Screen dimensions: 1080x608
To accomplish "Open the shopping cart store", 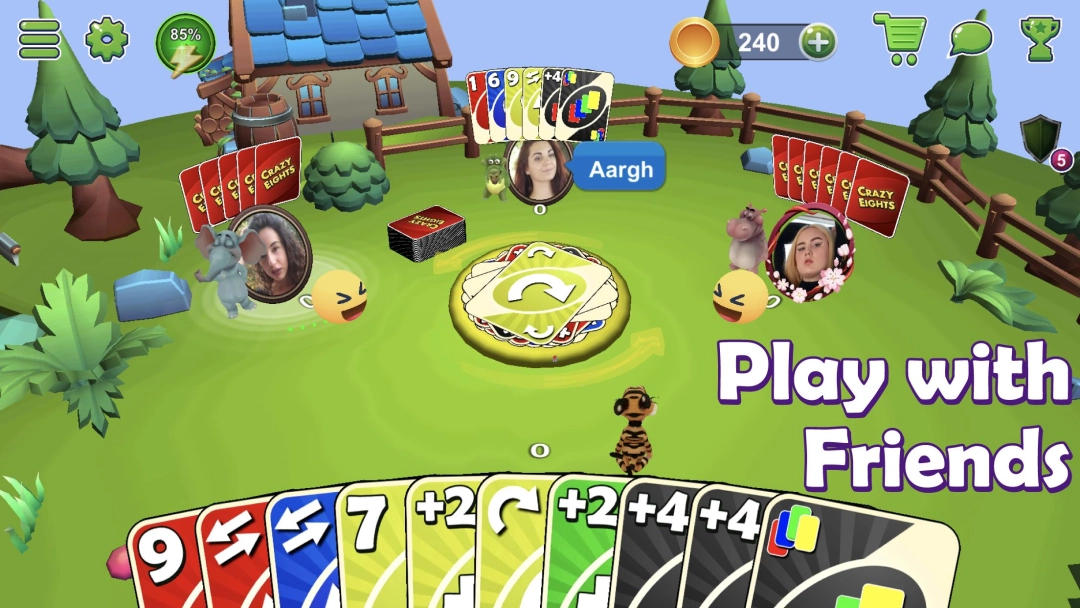I will click(898, 40).
